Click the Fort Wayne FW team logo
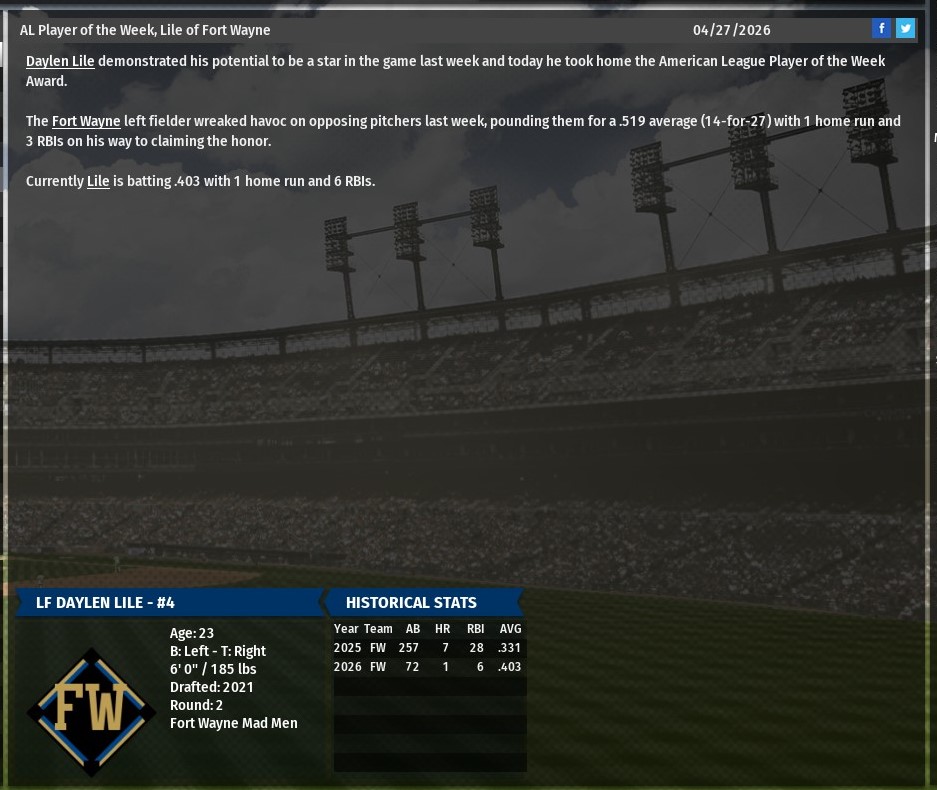This screenshot has width=937, height=790. coord(91,711)
